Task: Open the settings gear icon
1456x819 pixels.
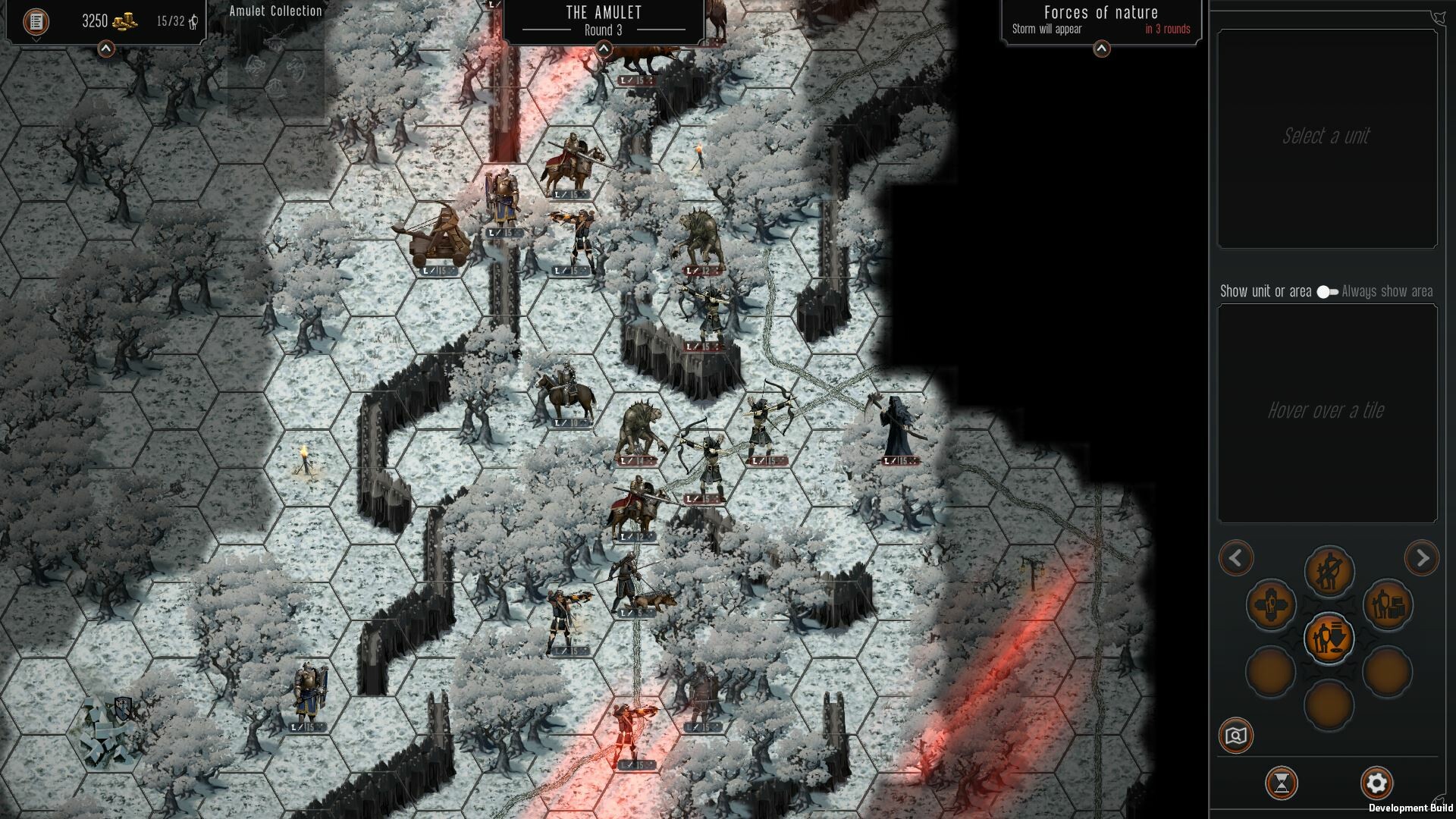Action: [1376, 783]
